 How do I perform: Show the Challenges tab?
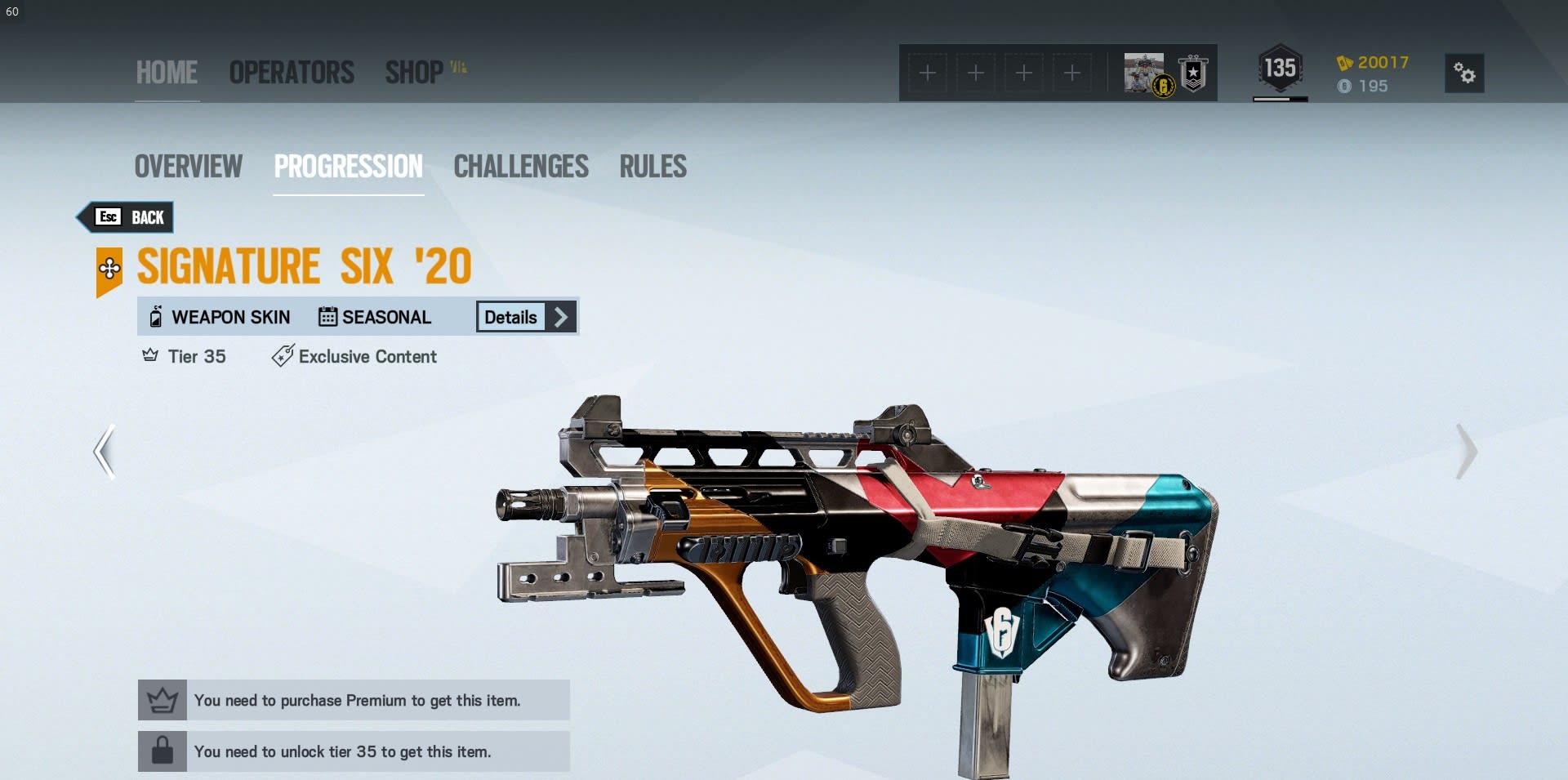point(521,167)
